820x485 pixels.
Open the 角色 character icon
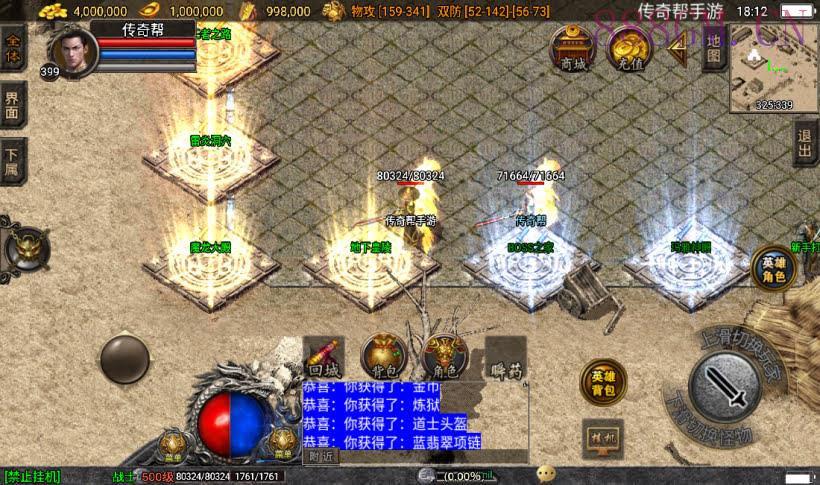point(445,357)
